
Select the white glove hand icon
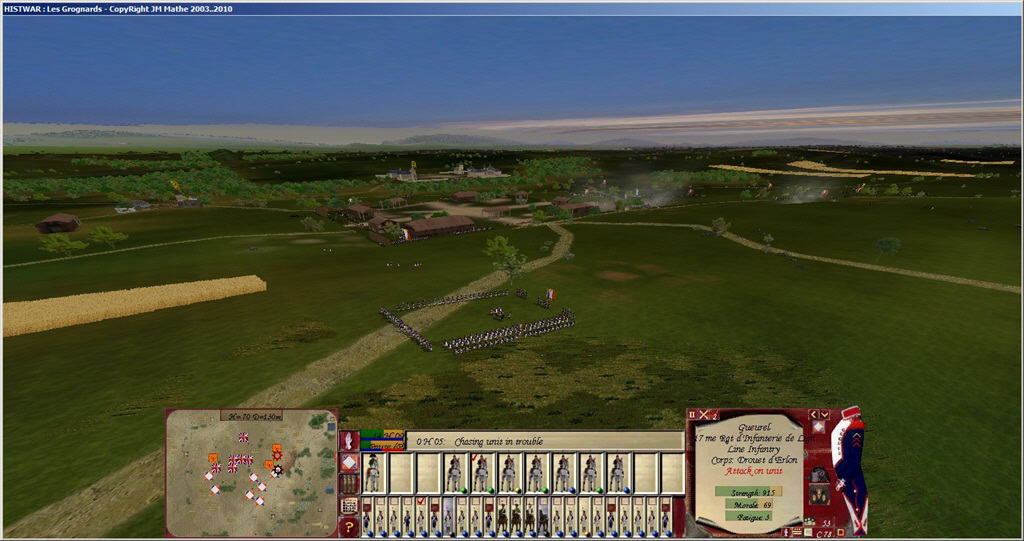(349, 440)
